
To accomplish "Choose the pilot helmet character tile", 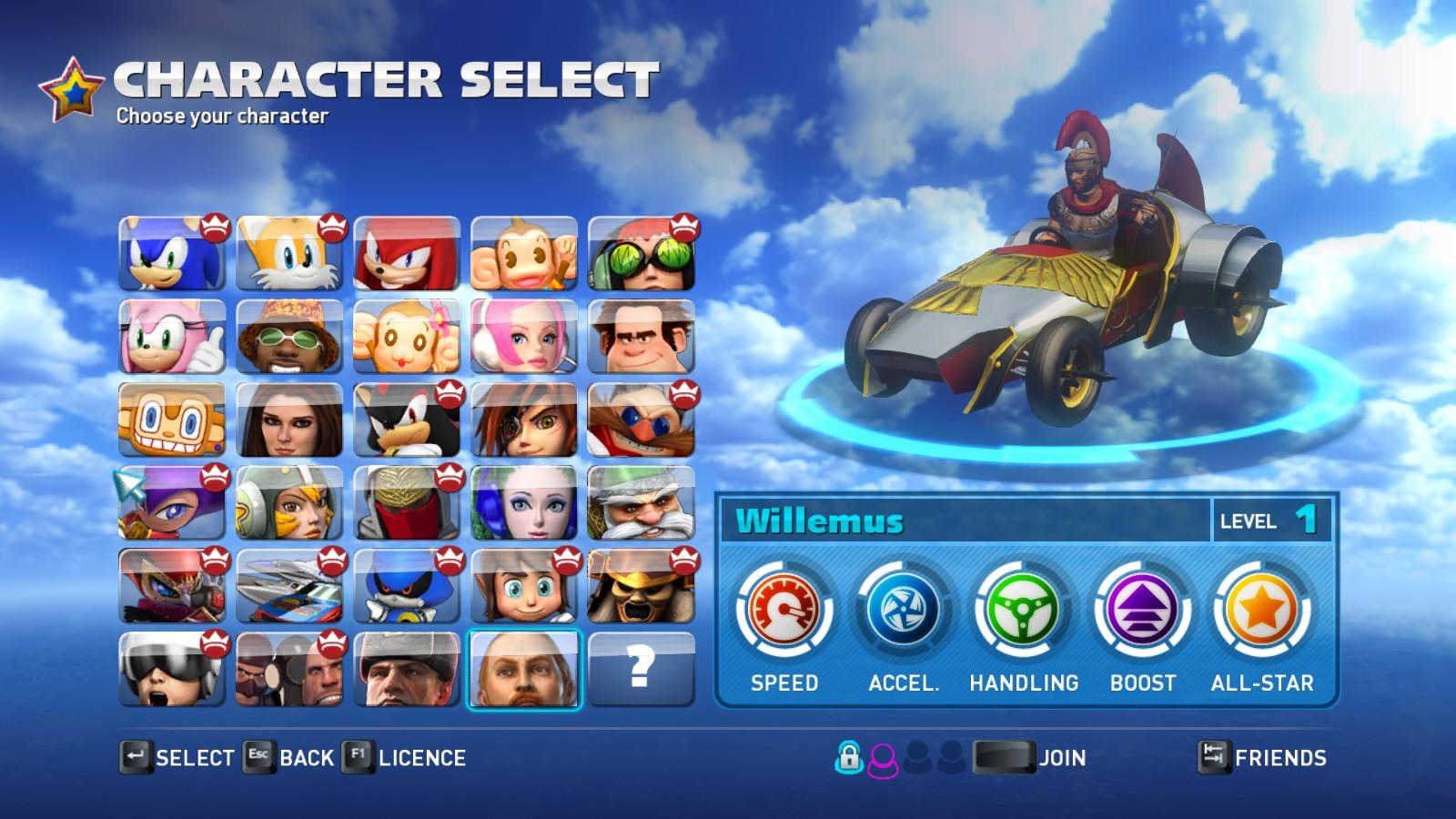I will [172, 669].
